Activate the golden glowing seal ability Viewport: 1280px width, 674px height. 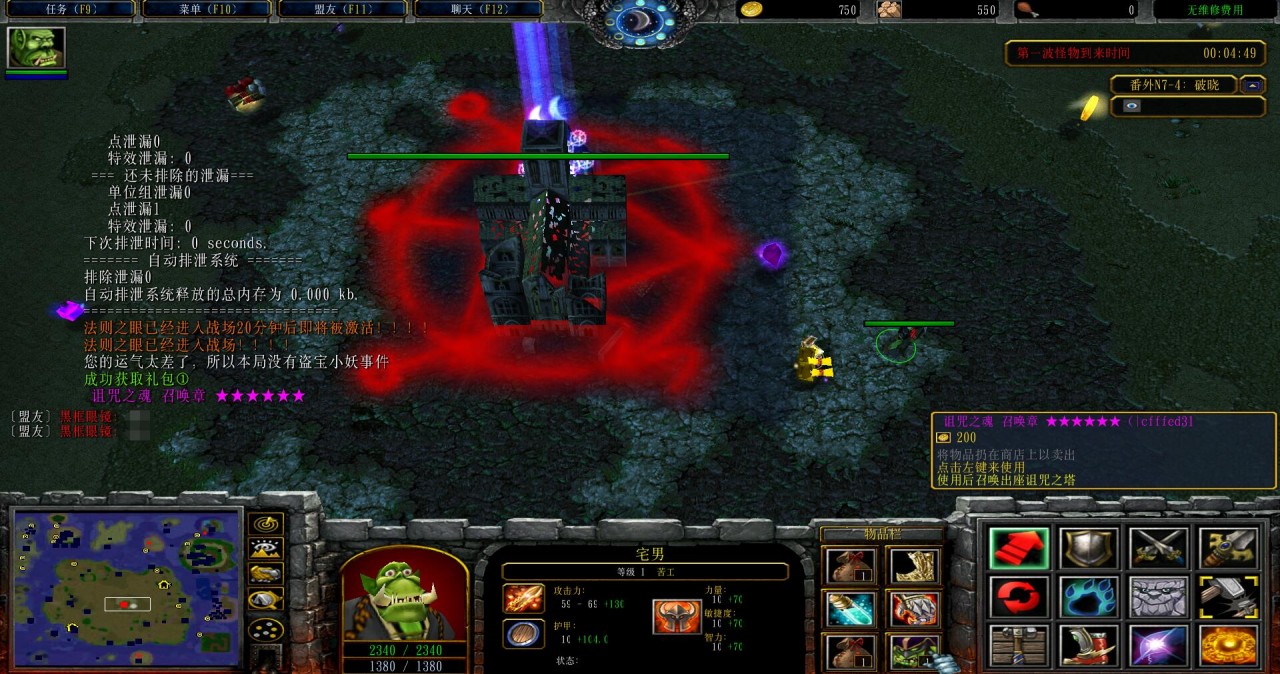pos(1228,646)
